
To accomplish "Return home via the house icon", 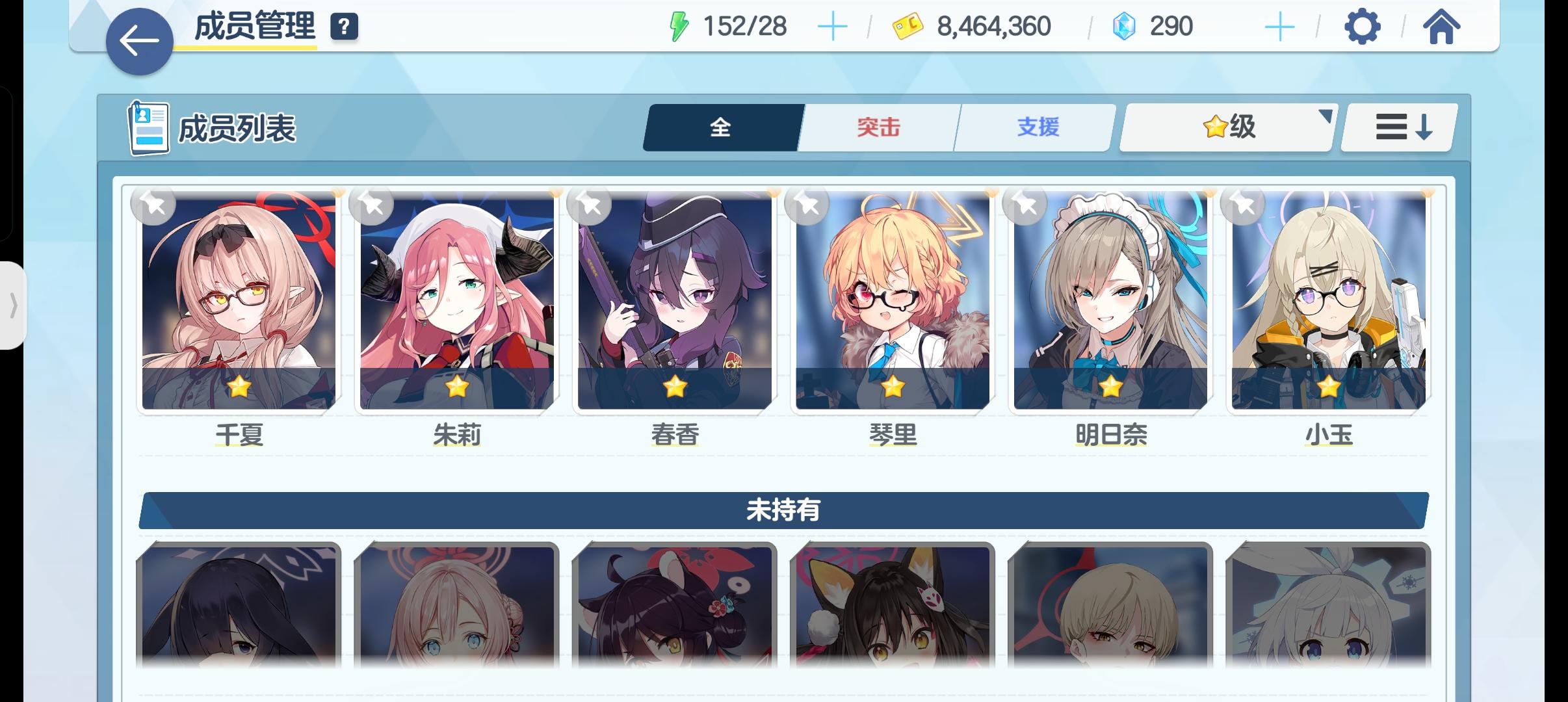I will pyautogui.click(x=1441, y=26).
